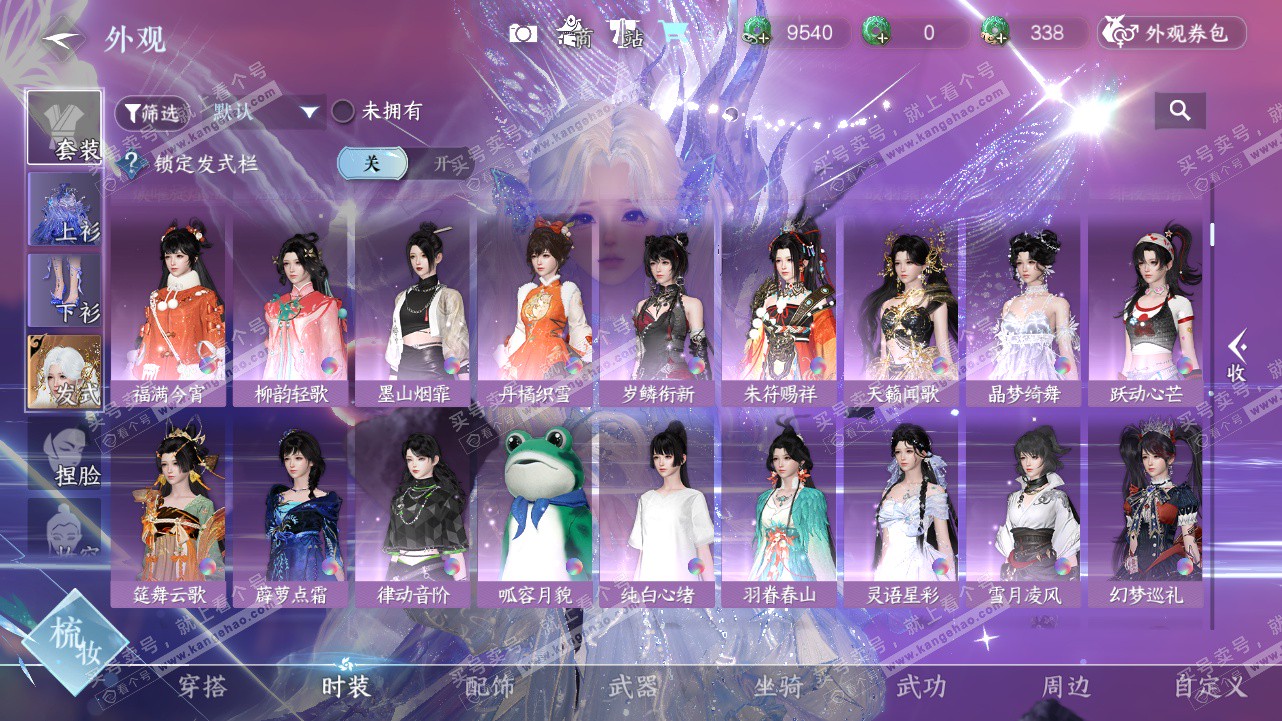Switch to the 上衫 category
The height and width of the screenshot is (721, 1282).
[x=65, y=208]
